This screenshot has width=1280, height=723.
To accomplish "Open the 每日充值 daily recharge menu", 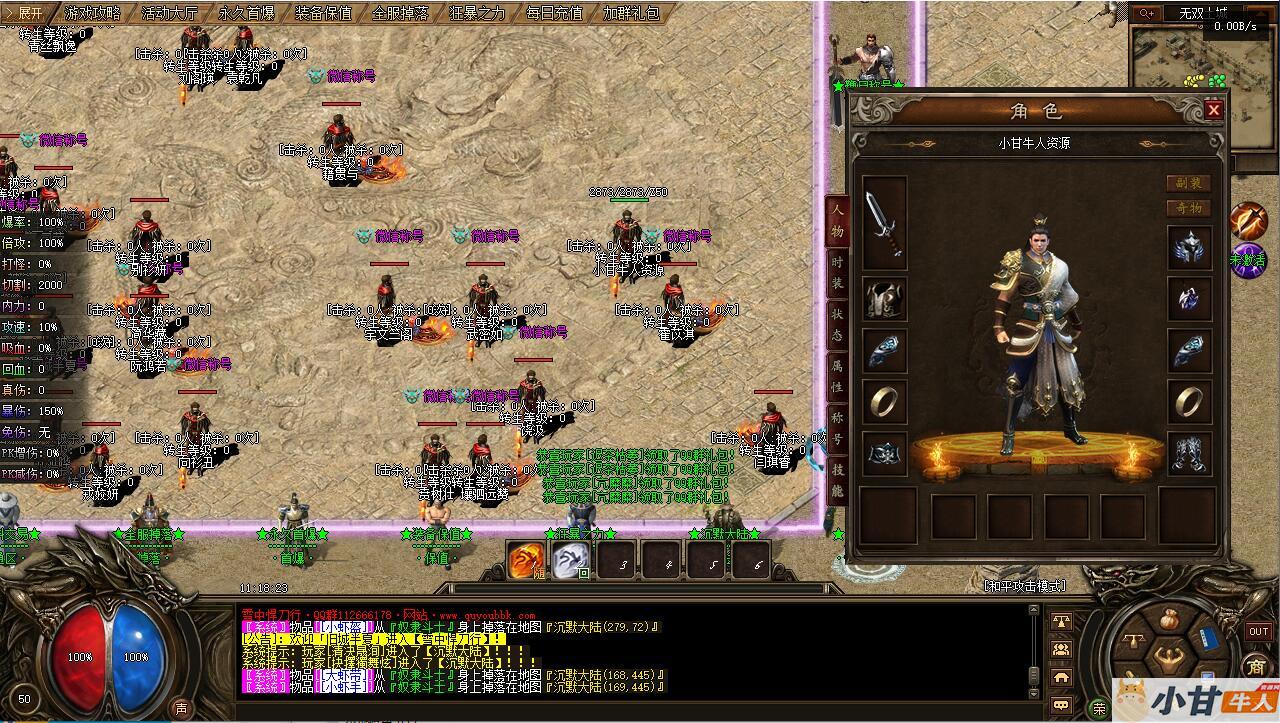I will coord(554,13).
